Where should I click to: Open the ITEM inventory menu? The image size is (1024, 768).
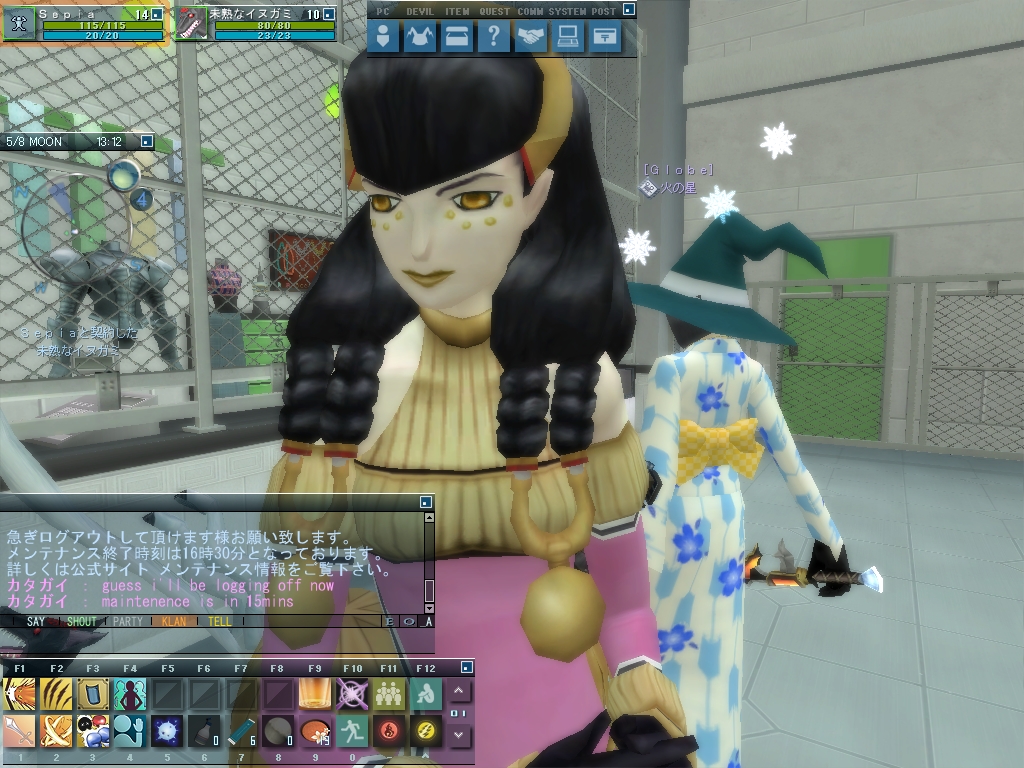tap(456, 37)
